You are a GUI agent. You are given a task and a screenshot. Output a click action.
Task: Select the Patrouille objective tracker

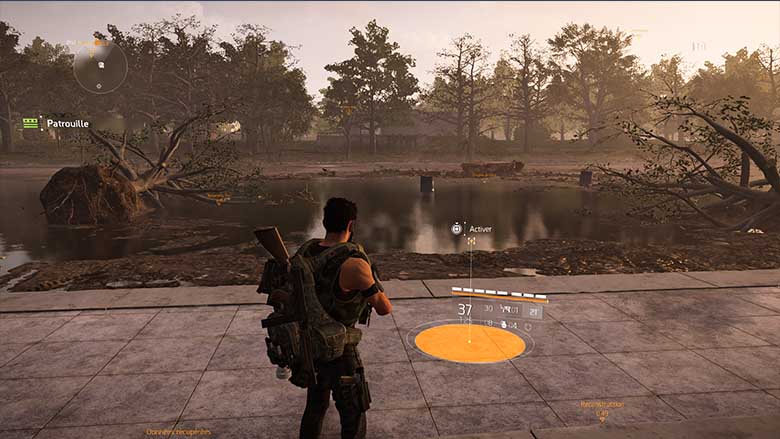(67, 123)
